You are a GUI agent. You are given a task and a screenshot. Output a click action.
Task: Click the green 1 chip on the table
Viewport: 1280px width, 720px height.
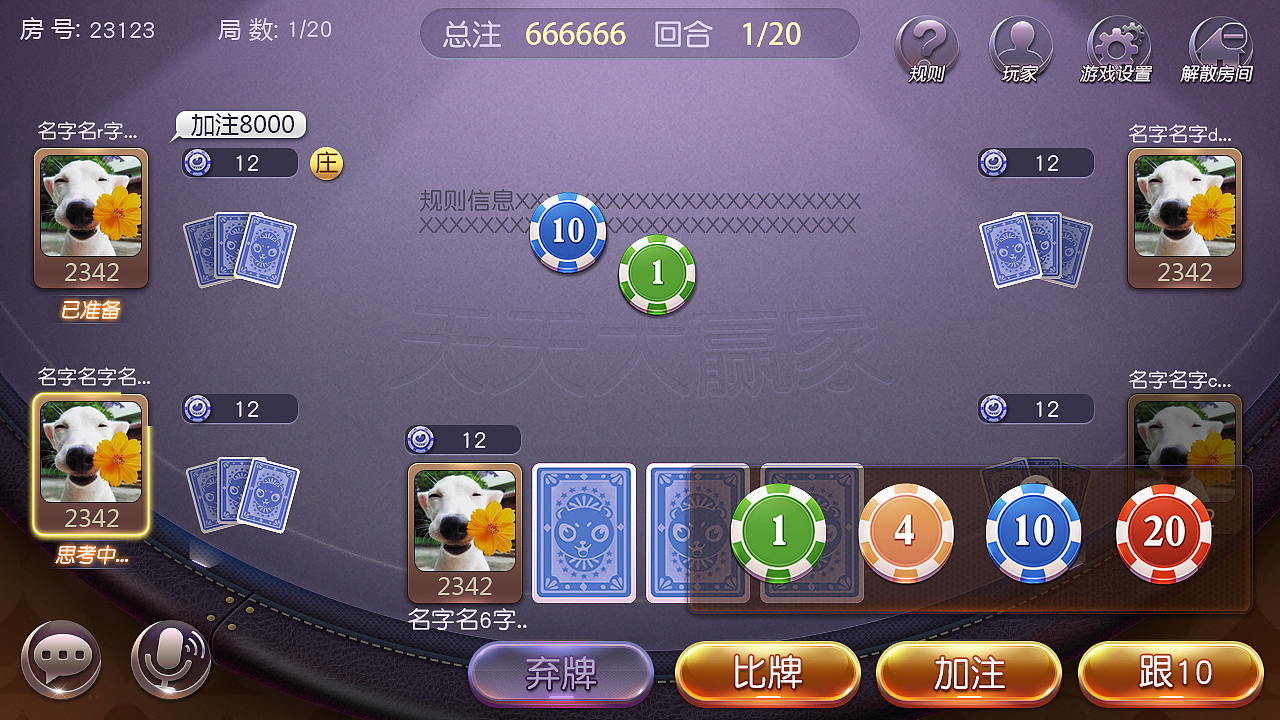[658, 272]
